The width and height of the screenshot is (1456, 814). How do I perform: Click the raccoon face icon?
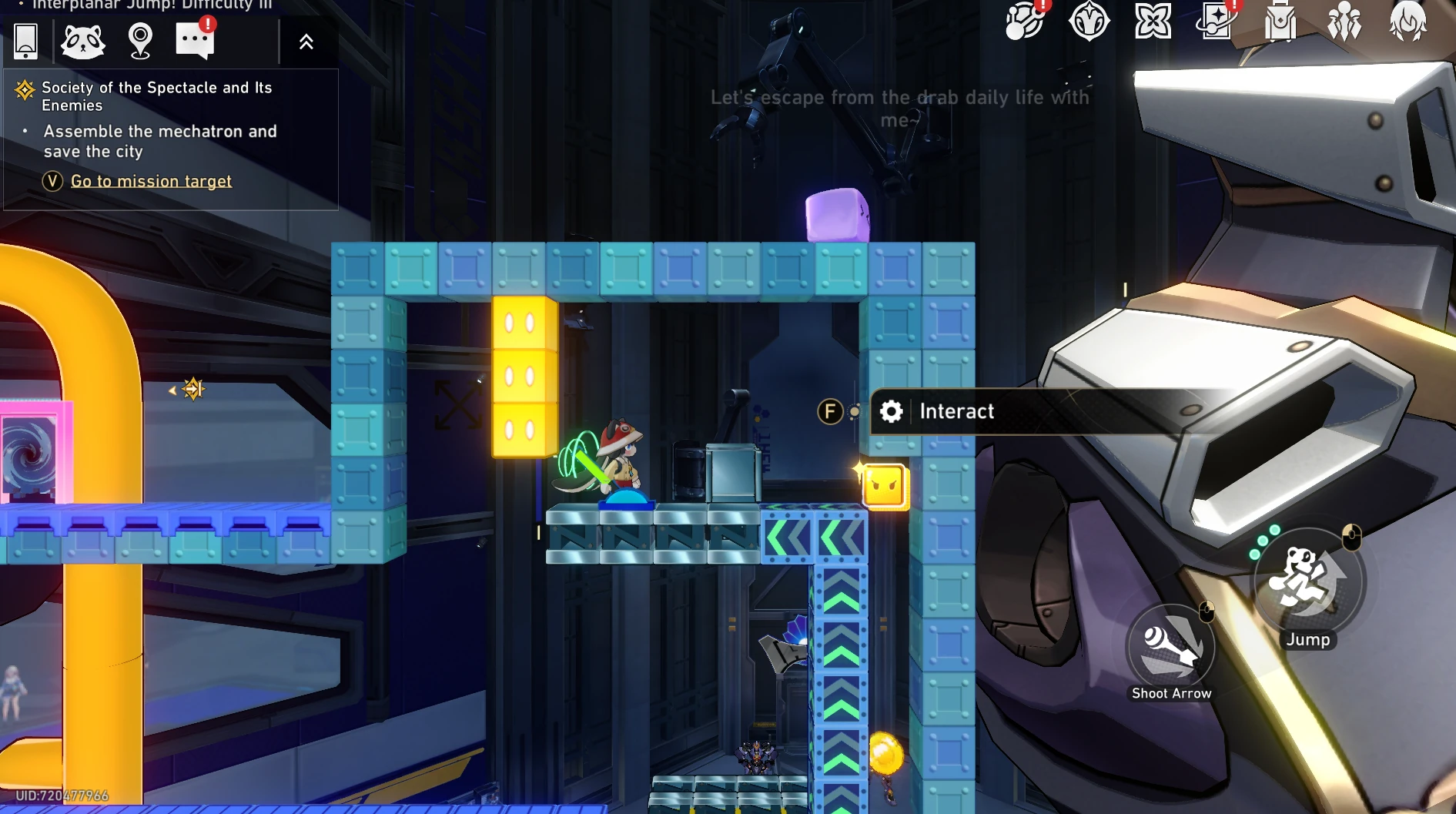(x=82, y=41)
